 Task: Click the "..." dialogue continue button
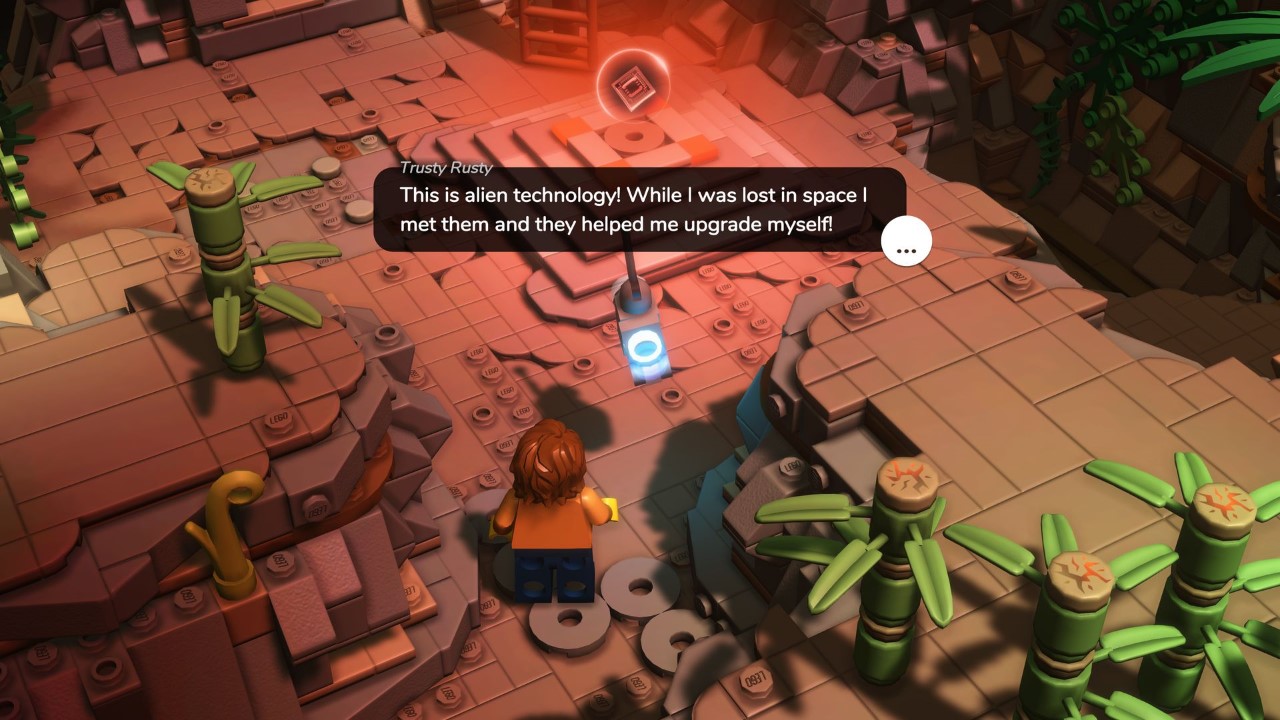click(906, 240)
